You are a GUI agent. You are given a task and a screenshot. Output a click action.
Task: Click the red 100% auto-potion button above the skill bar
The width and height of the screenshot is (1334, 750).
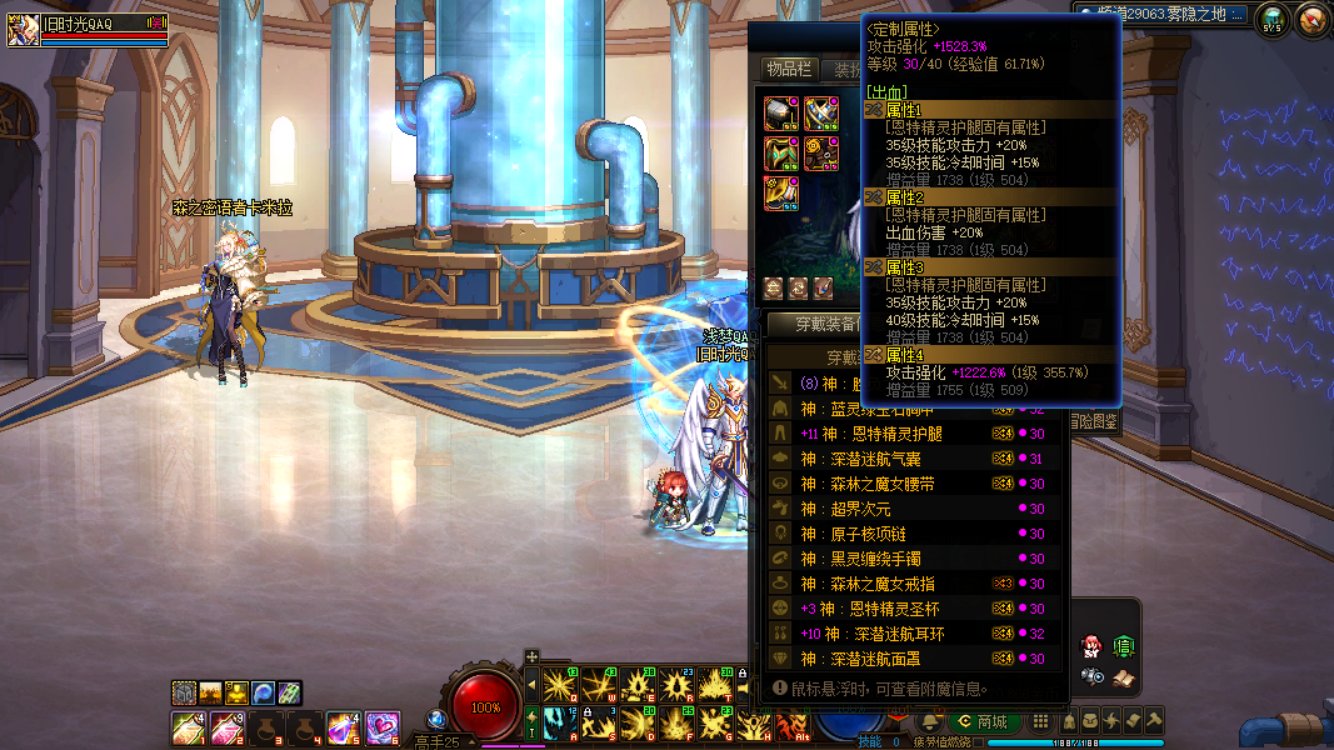point(484,705)
